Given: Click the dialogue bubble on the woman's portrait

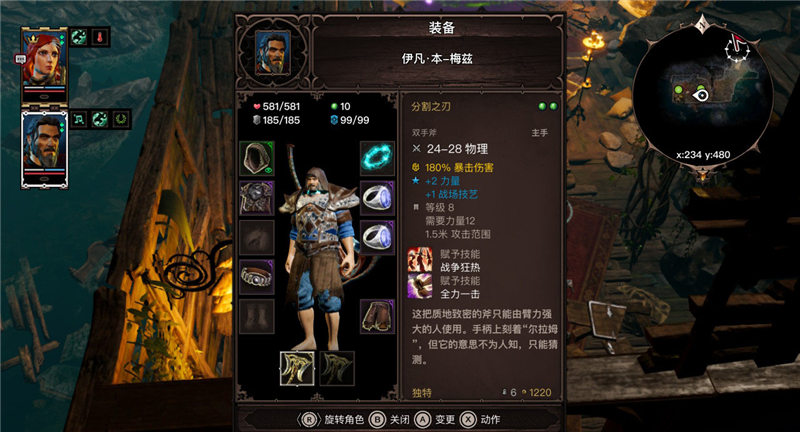Looking at the screenshot, I should [21, 60].
